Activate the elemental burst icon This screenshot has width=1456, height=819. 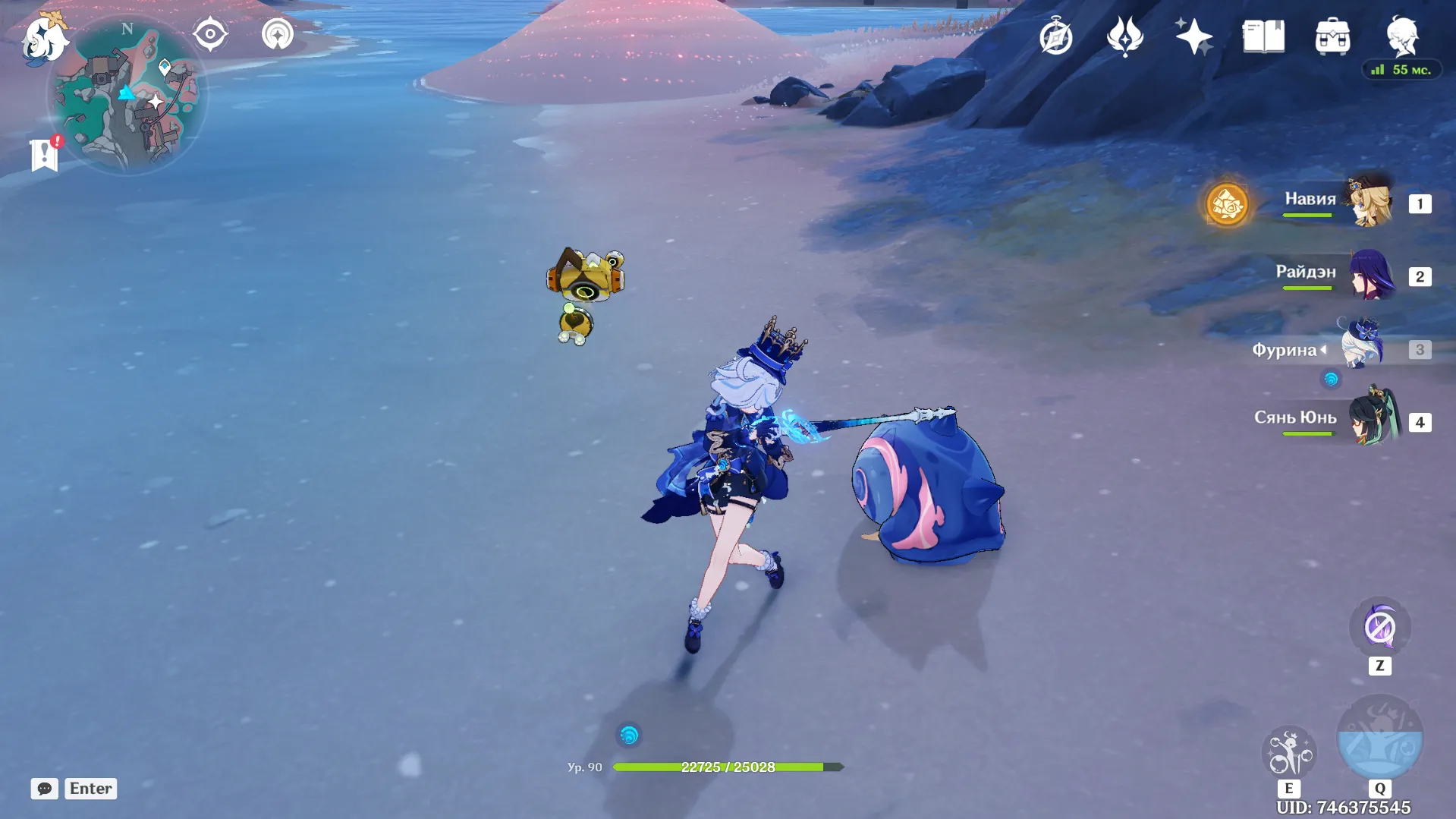pyautogui.click(x=1379, y=738)
